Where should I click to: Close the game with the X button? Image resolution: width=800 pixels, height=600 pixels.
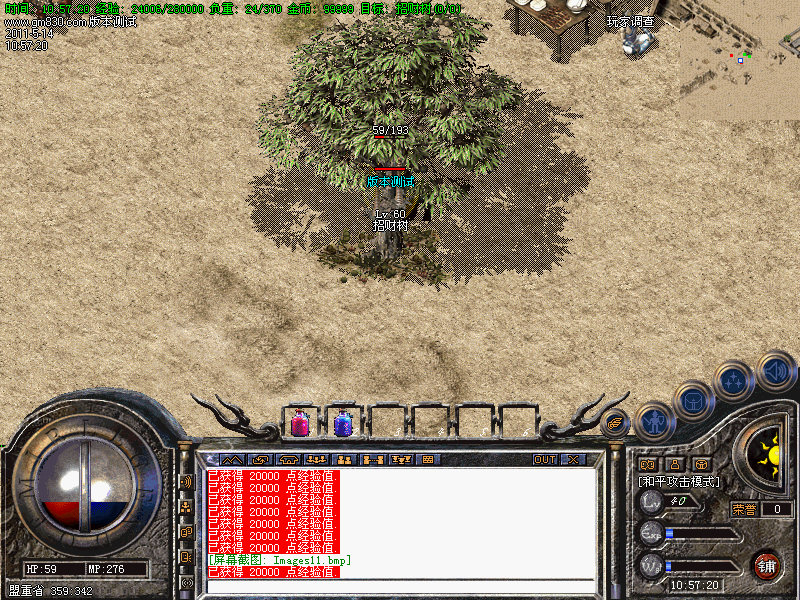tap(573, 460)
